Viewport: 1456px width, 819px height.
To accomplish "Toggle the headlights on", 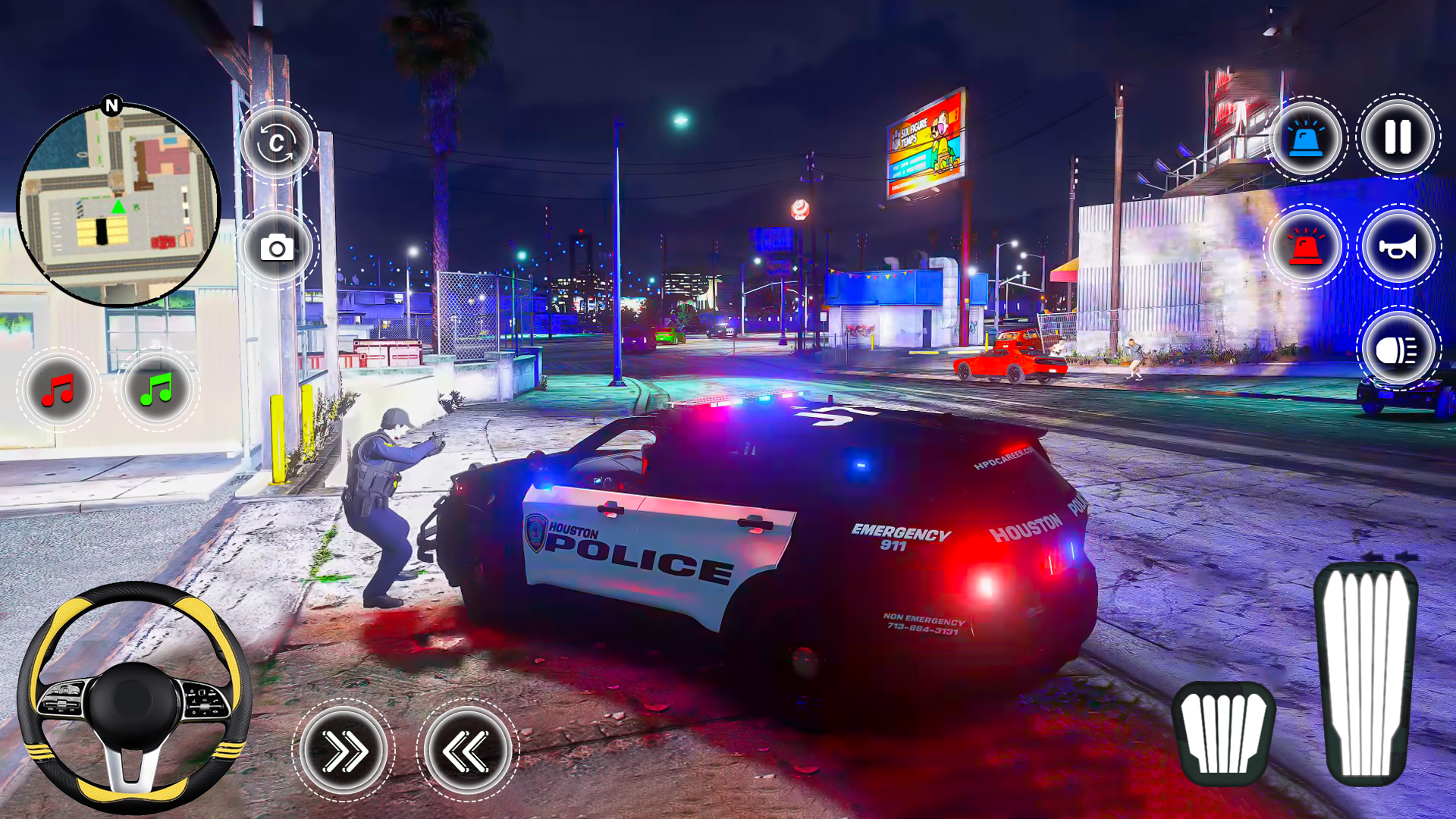I will click(x=1398, y=348).
